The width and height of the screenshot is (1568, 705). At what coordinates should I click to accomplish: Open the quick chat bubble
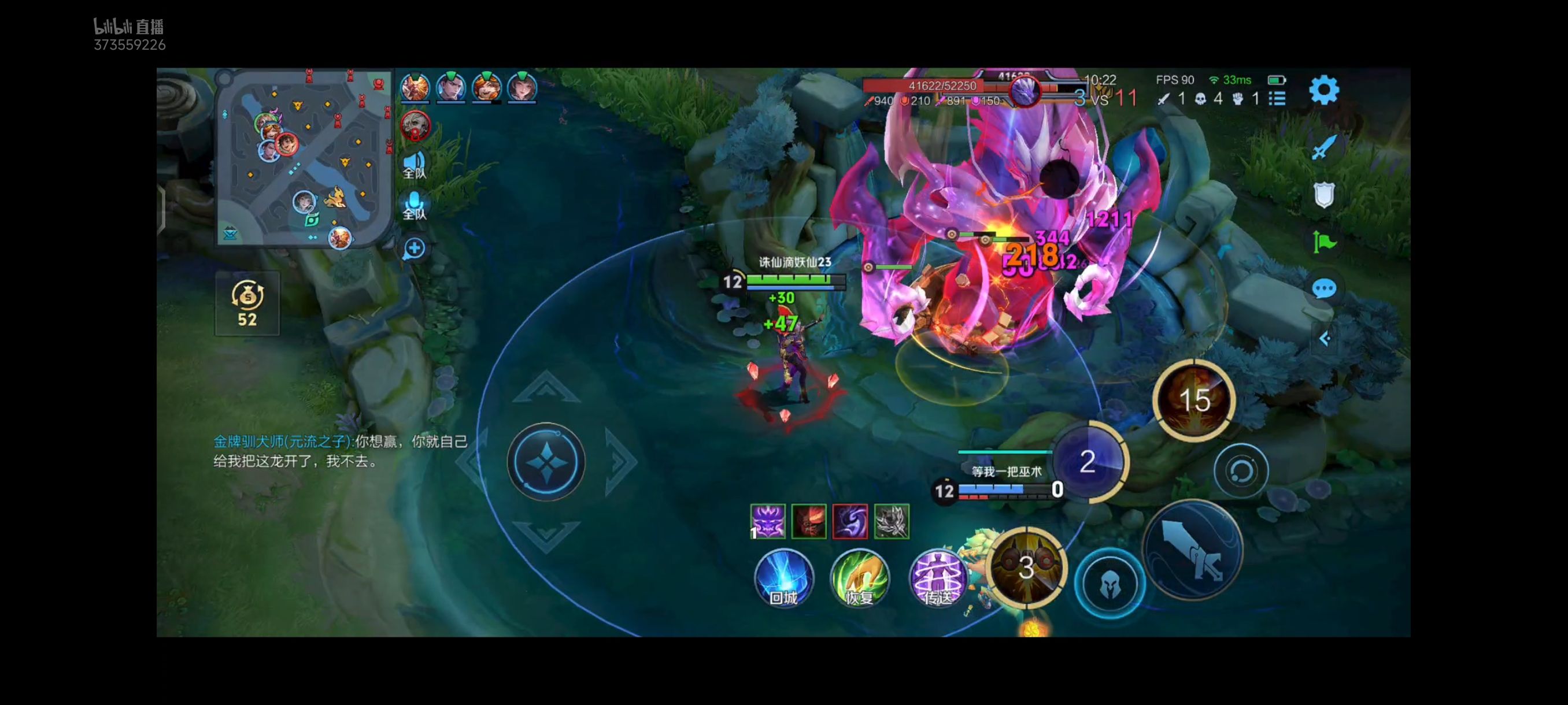click(x=1324, y=288)
